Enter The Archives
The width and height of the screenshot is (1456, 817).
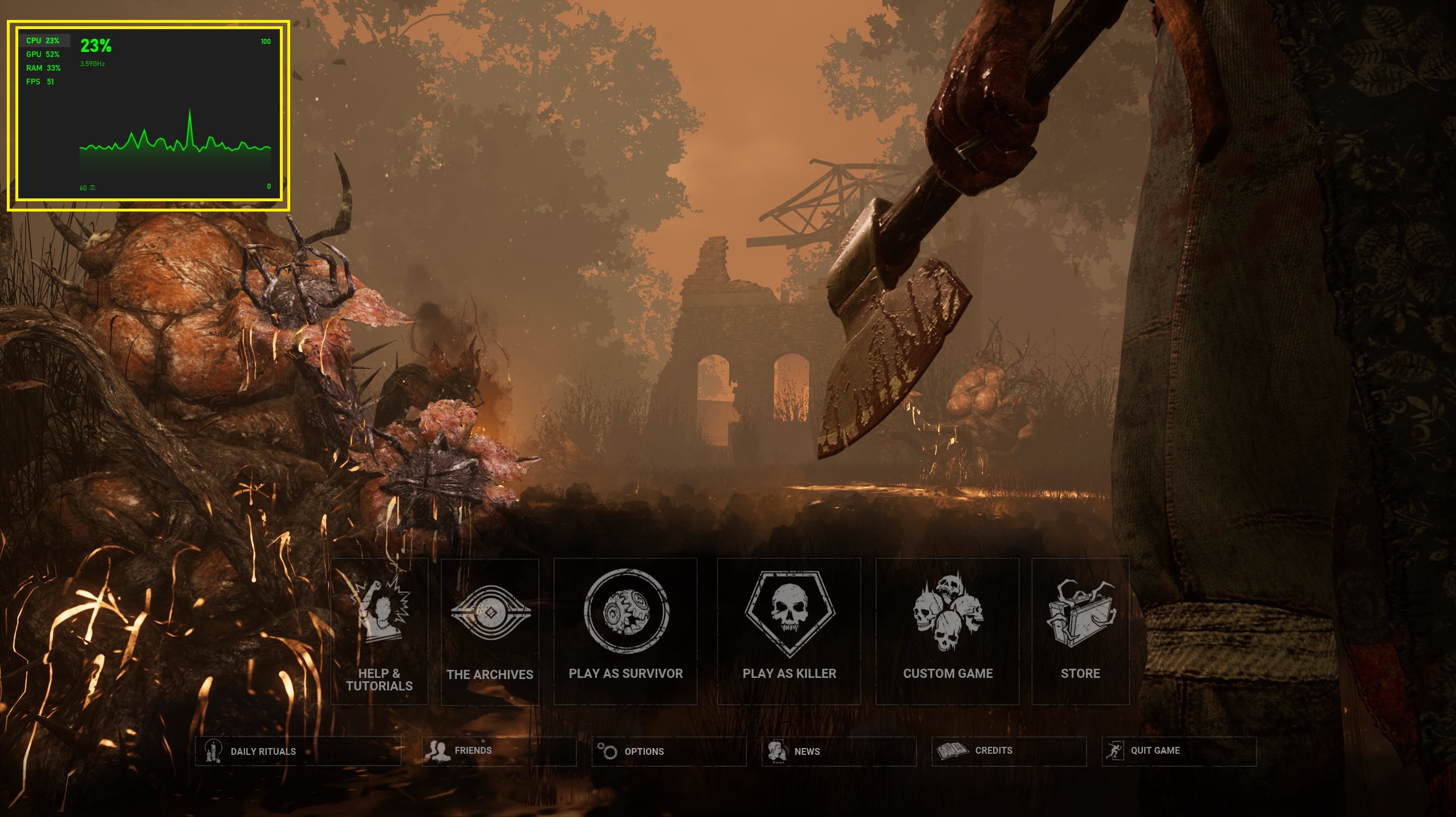click(x=490, y=631)
